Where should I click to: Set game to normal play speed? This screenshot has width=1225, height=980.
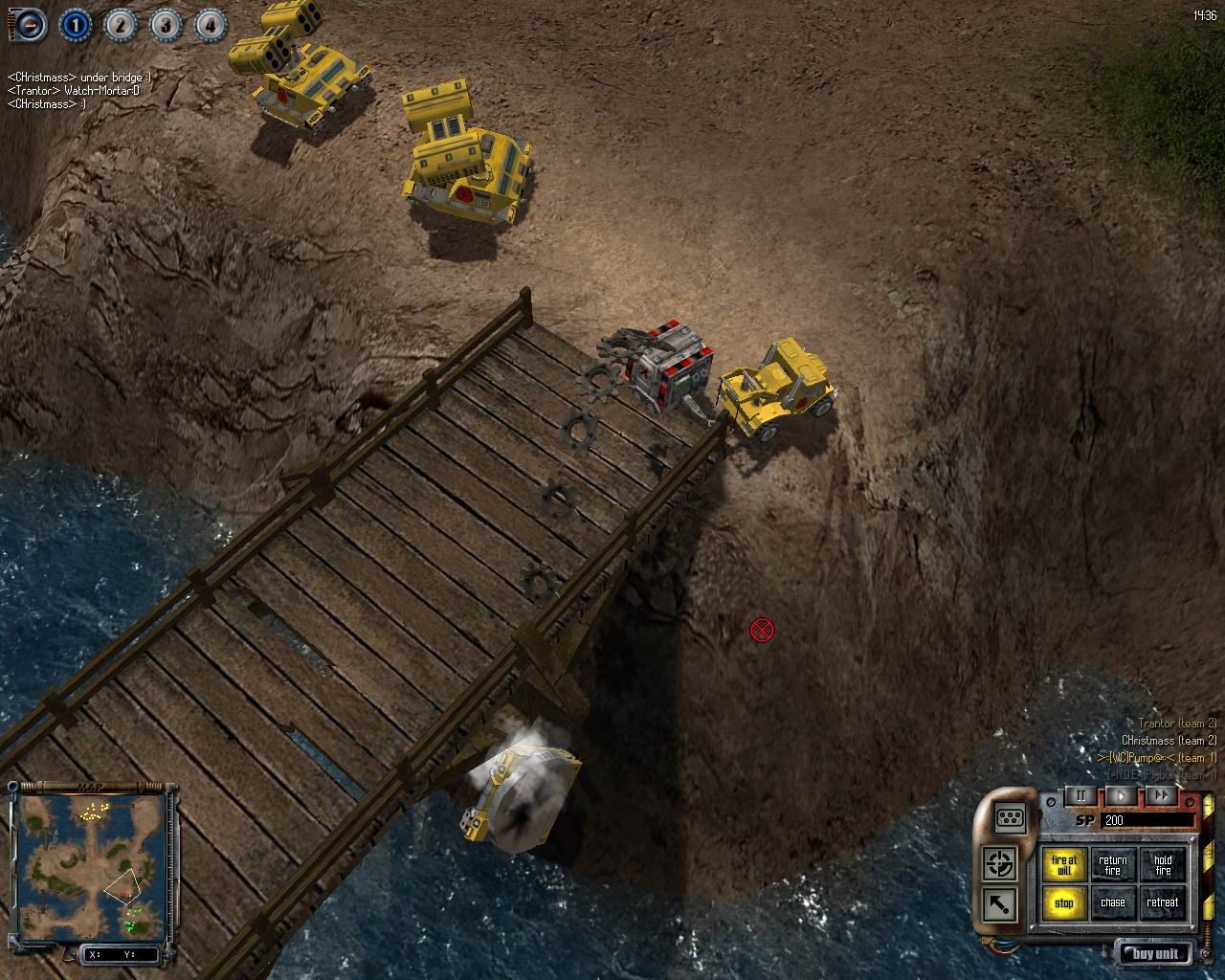[x=1122, y=795]
